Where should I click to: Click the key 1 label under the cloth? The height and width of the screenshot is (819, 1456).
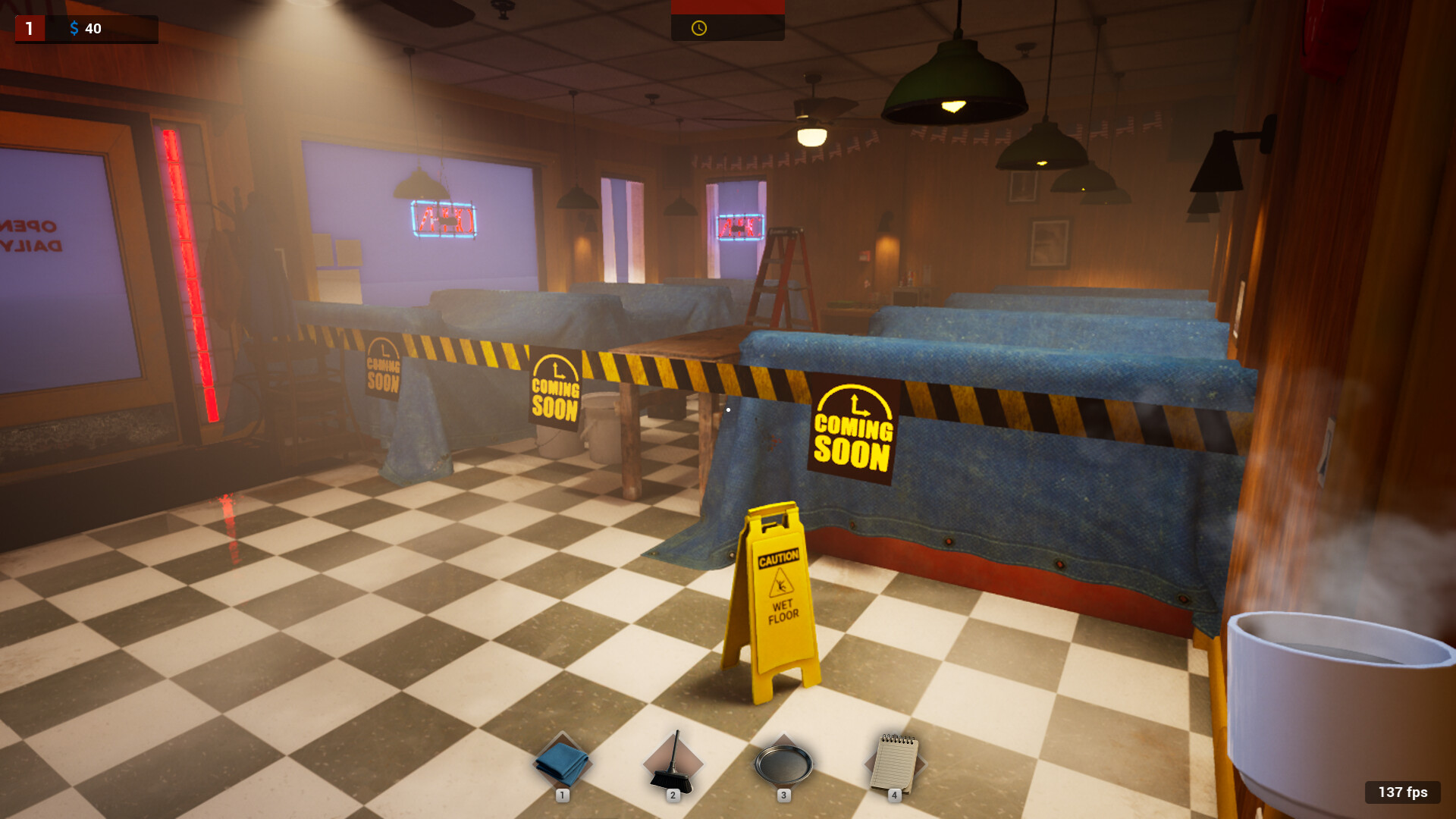(562, 795)
